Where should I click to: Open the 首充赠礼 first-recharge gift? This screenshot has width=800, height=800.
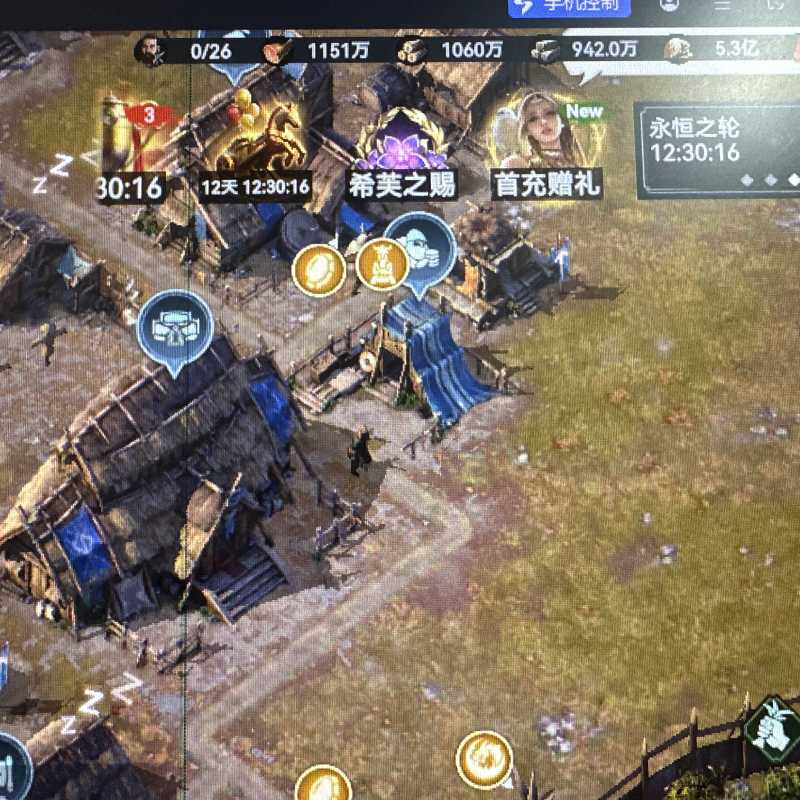(x=545, y=135)
